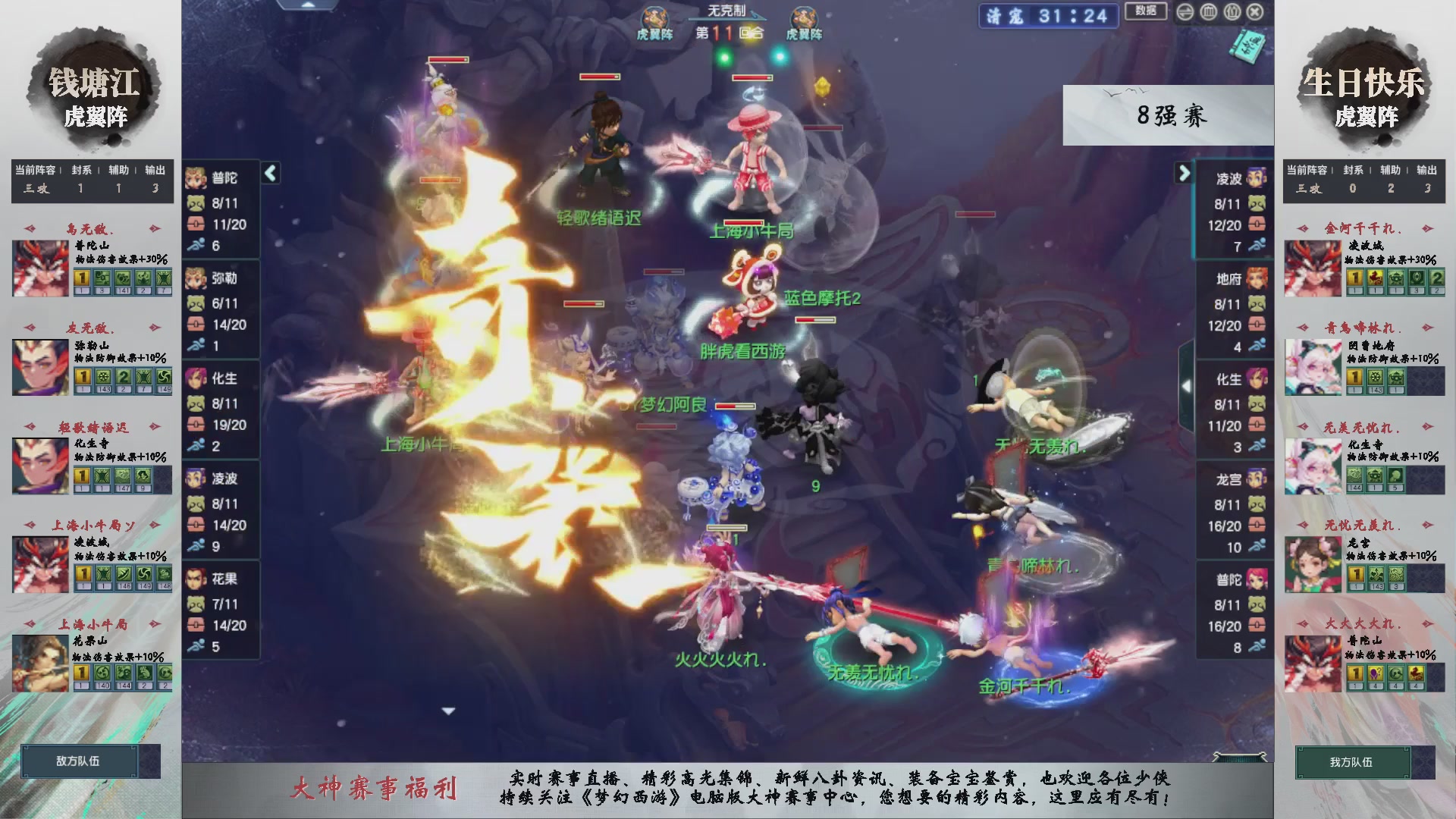
Task: Click the 清宠 31:24 match timer
Action: tap(1047, 17)
